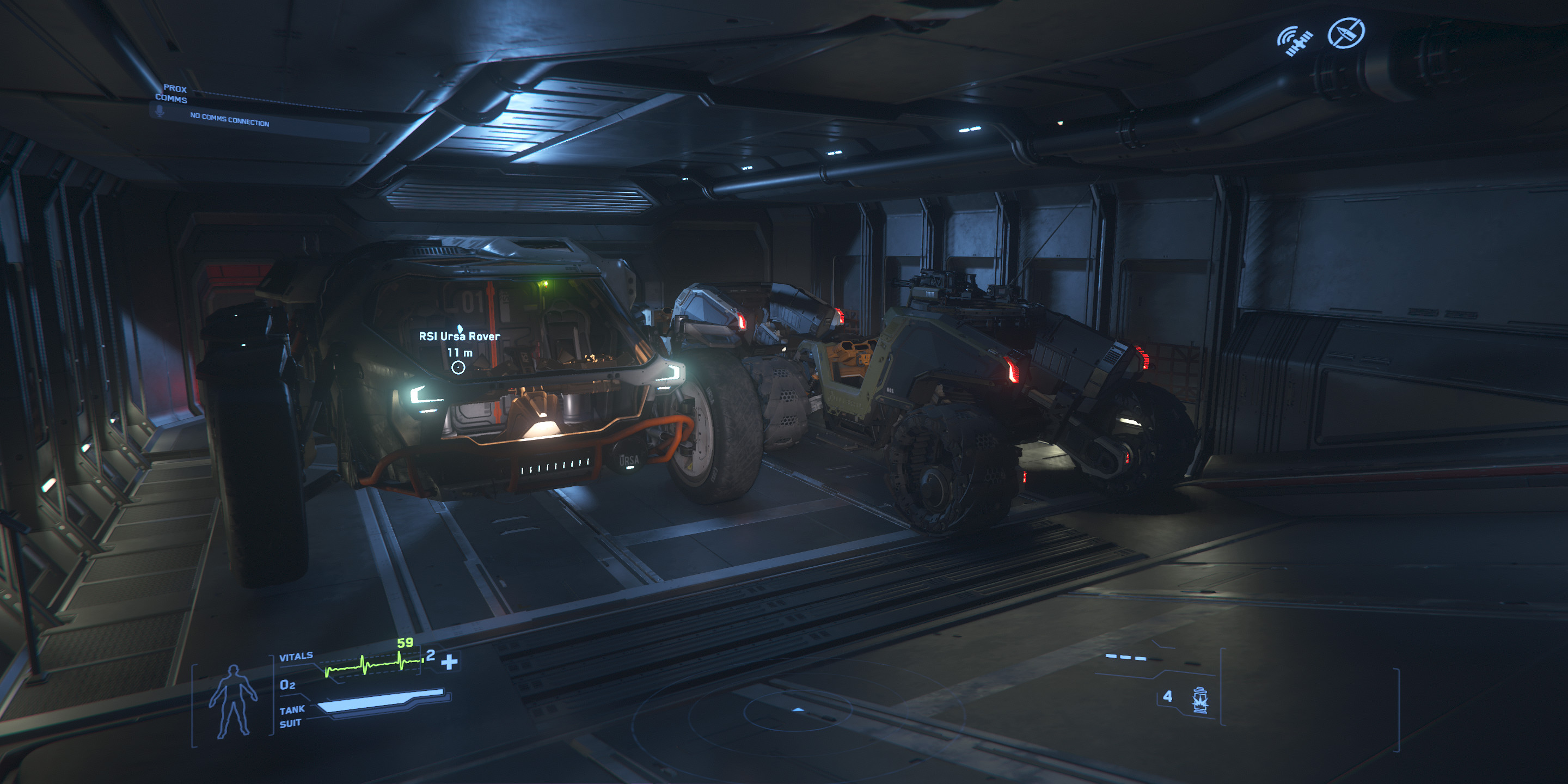Click the crossed-out missile zone icon

[x=1346, y=33]
